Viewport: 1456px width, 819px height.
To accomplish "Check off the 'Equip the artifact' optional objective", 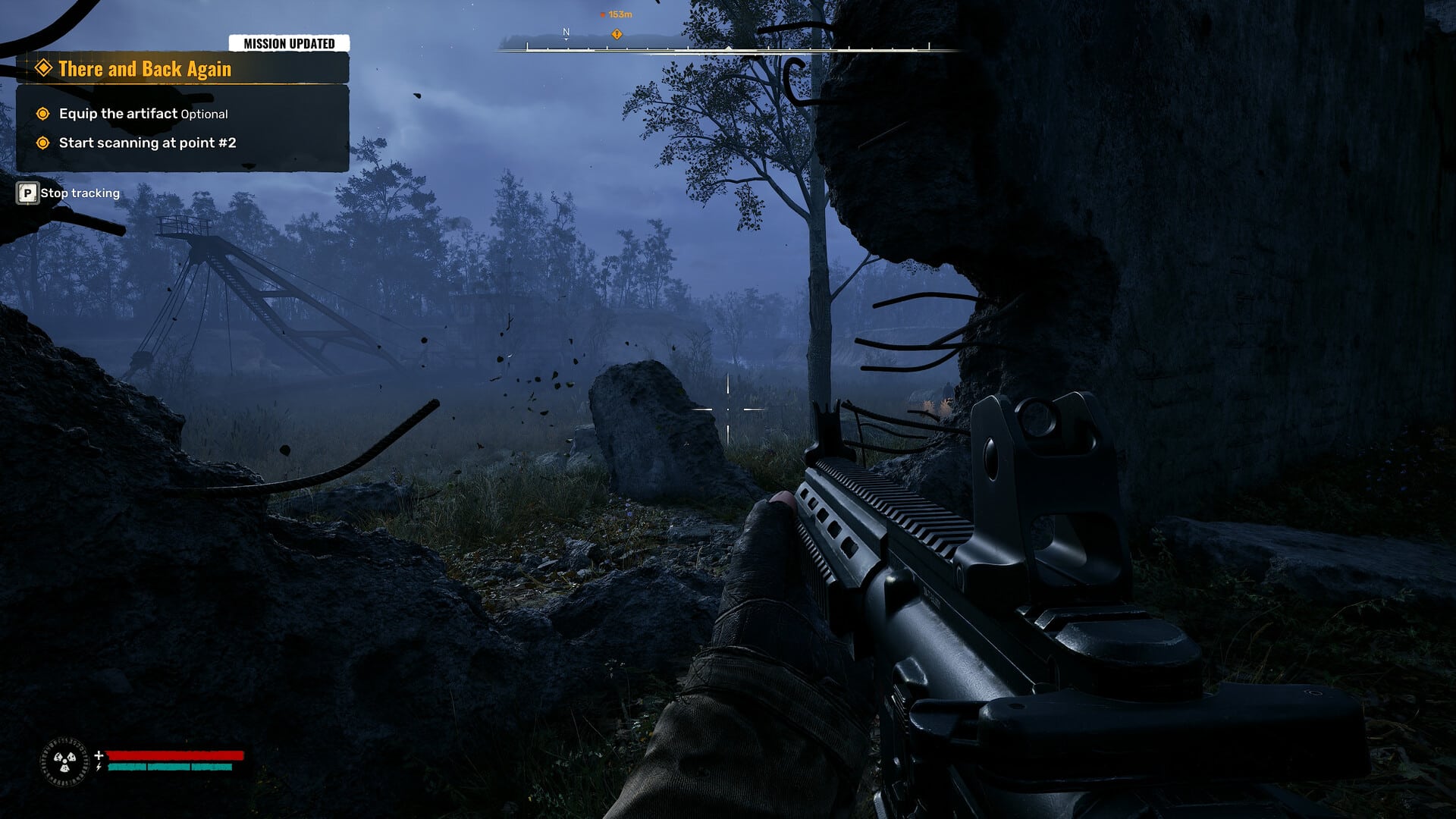I will click(118, 113).
